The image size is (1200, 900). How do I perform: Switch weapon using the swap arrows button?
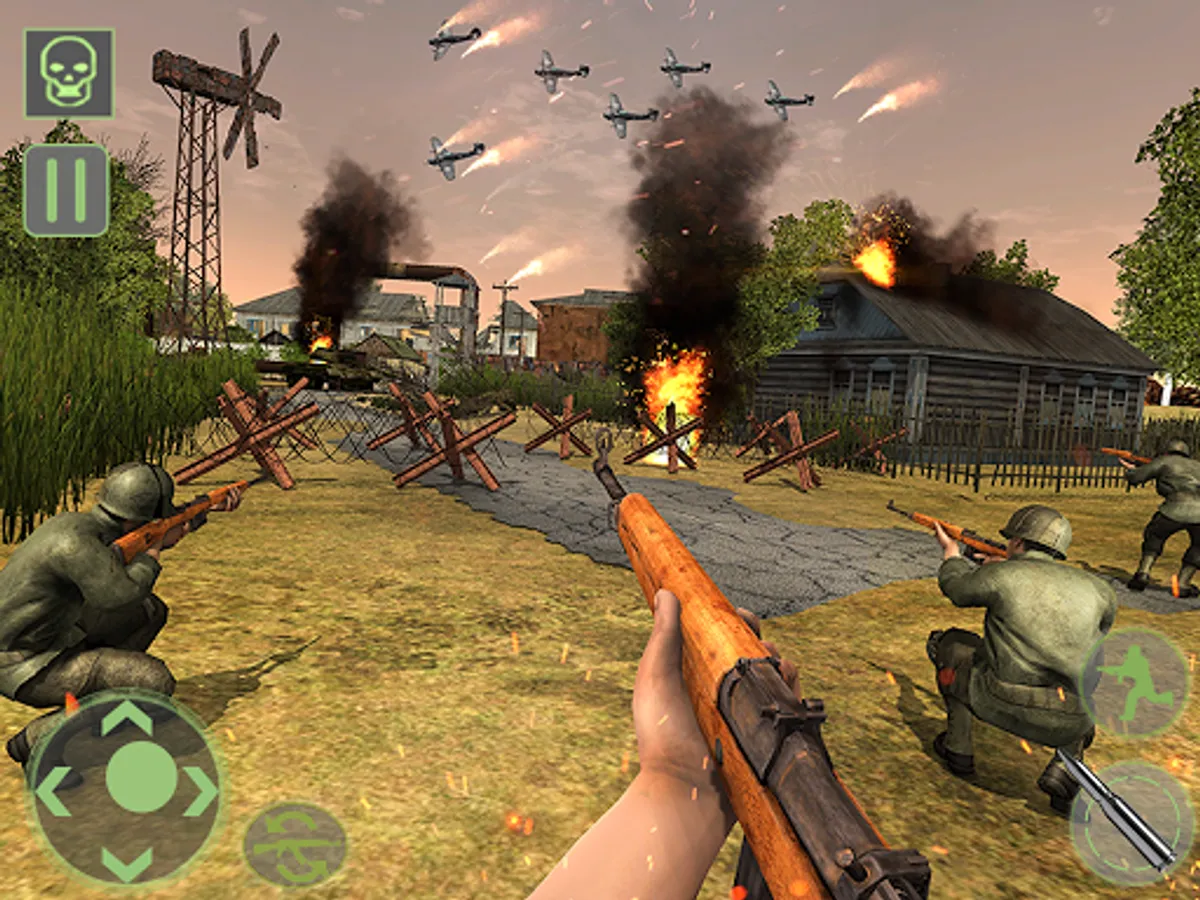coord(295,845)
